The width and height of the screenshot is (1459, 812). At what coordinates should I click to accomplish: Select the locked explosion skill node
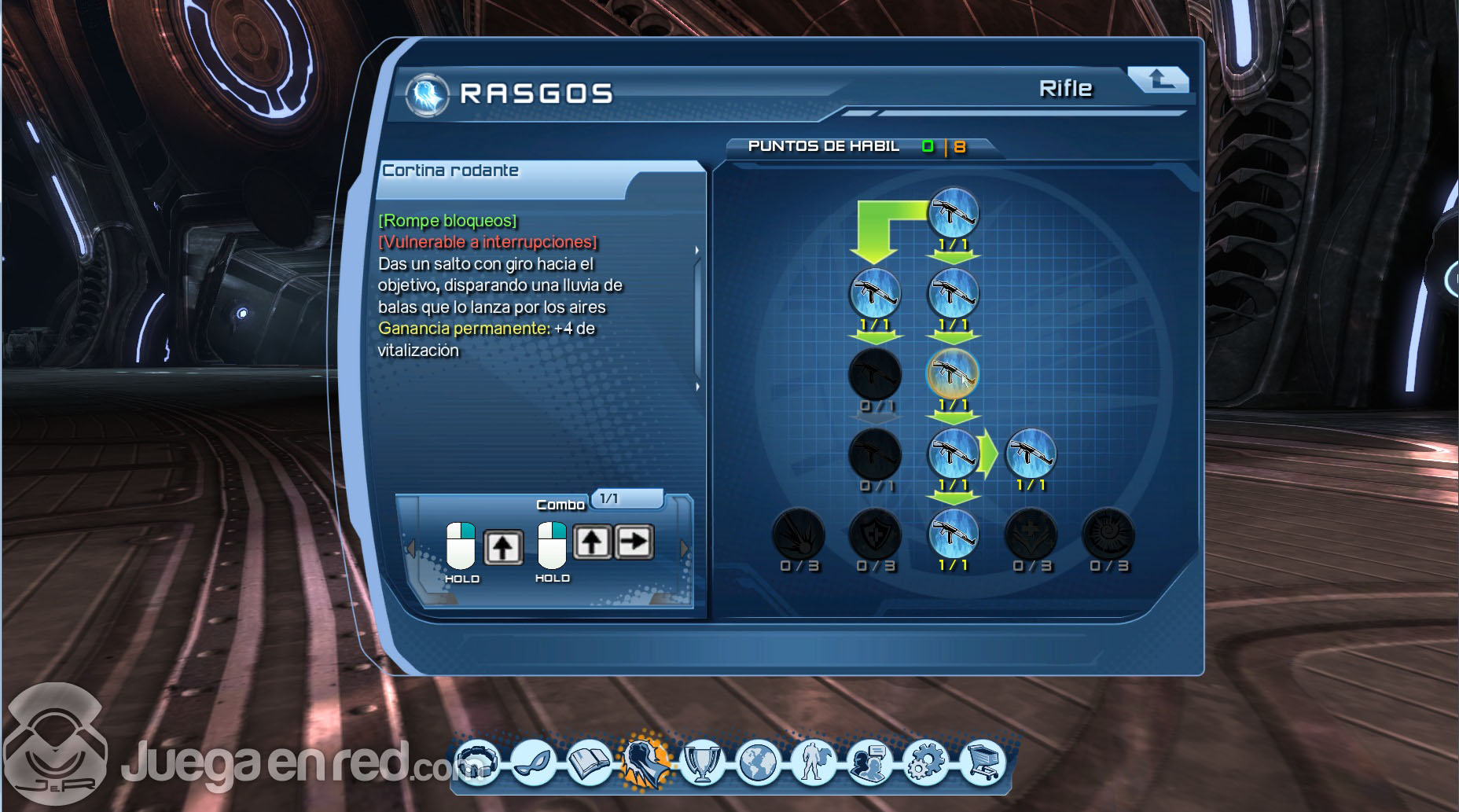click(799, 535)
